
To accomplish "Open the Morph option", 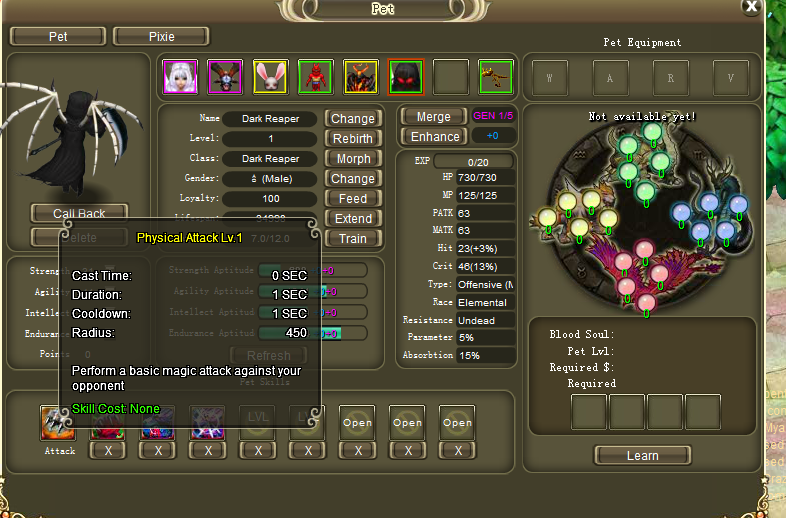I will click(x=352, y=158).
